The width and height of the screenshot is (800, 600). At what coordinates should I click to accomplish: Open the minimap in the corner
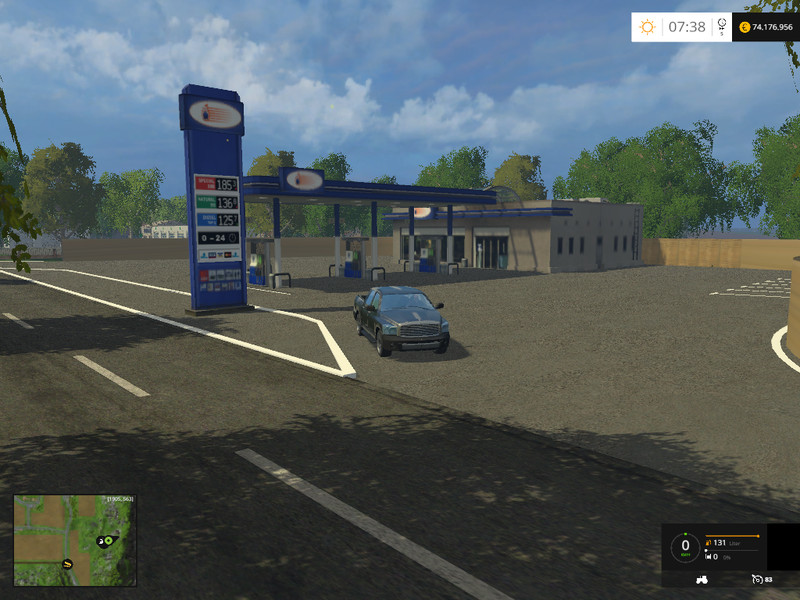pyautogui.click(x=74, y=541)
